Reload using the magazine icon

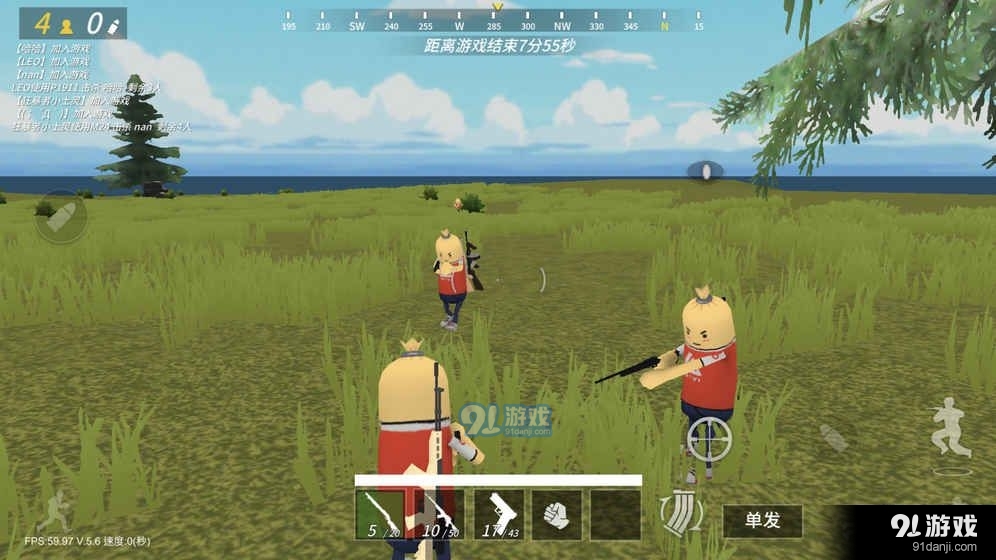pyautogui.click(x=683, y=511)
